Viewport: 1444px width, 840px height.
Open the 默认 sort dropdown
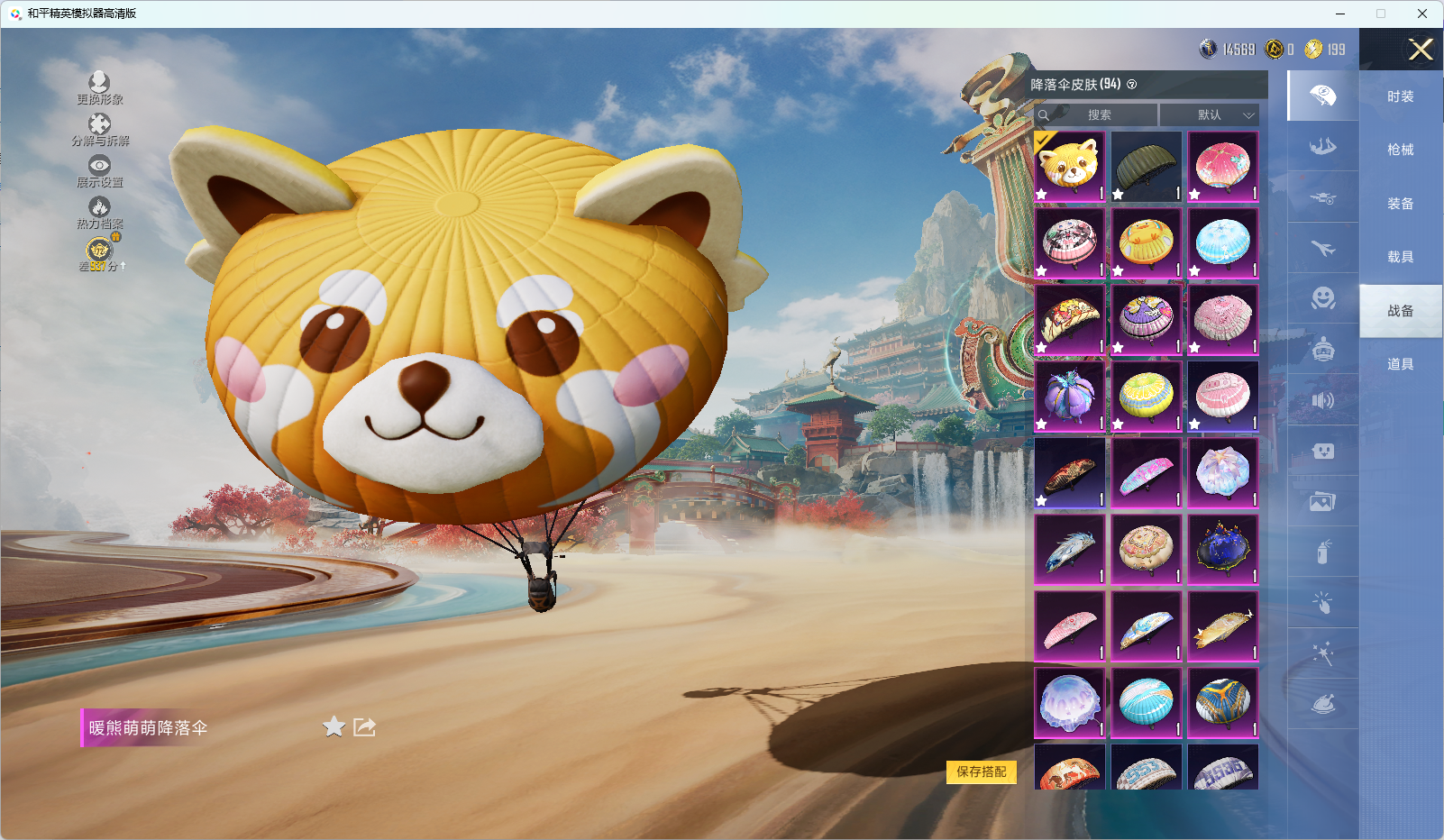pyautogui.click(x=1209, y=115)
